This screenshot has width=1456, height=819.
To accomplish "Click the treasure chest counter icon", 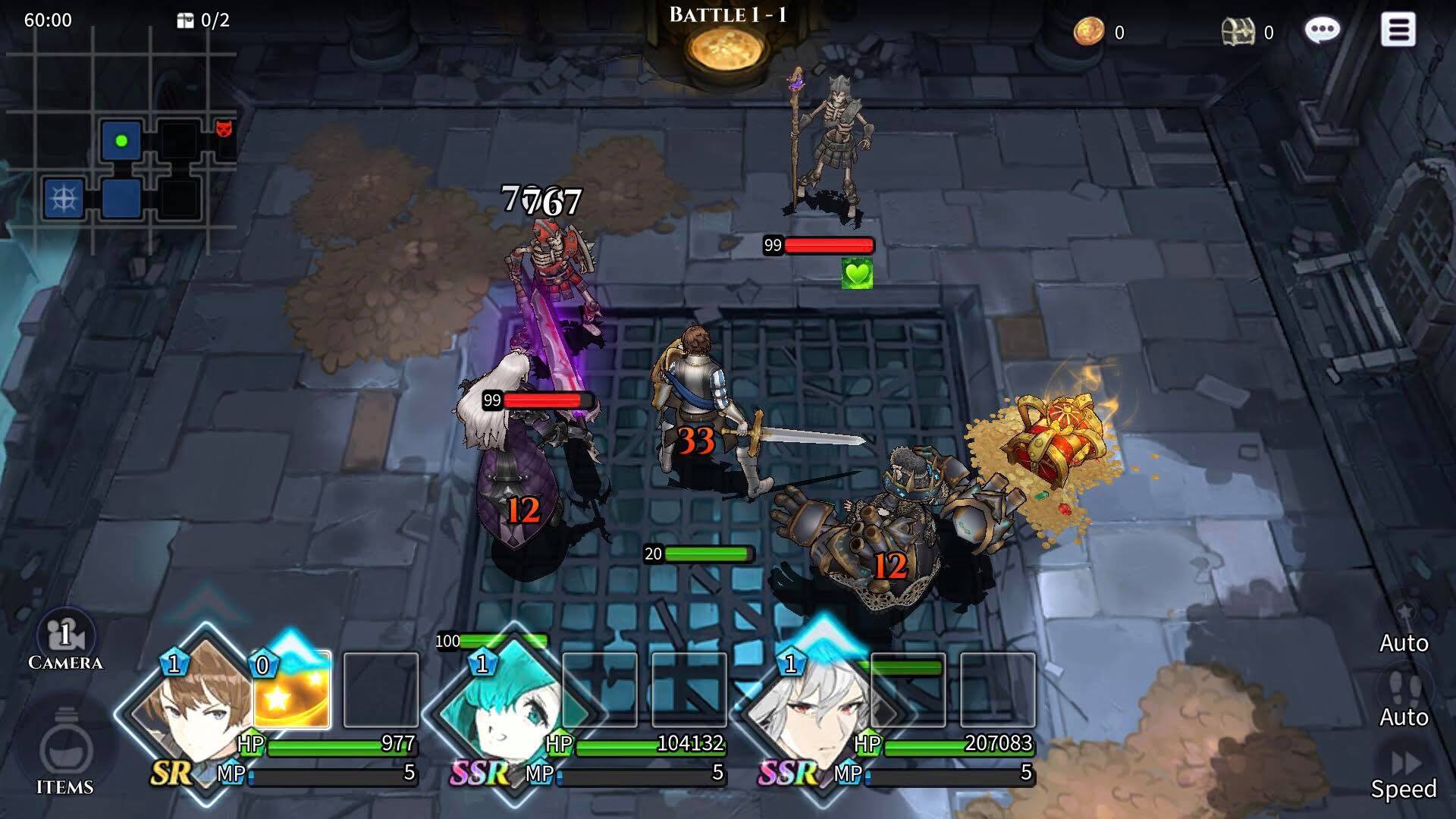I will point(1238,32).
